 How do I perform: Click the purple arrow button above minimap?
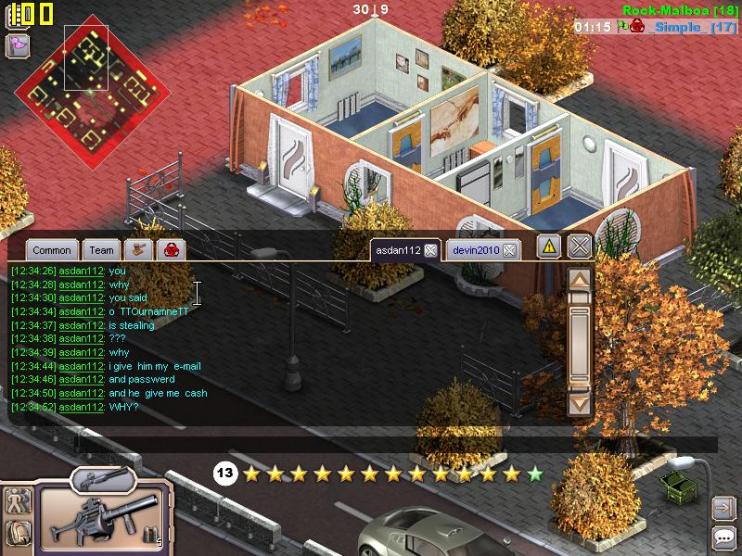point(17,45)
